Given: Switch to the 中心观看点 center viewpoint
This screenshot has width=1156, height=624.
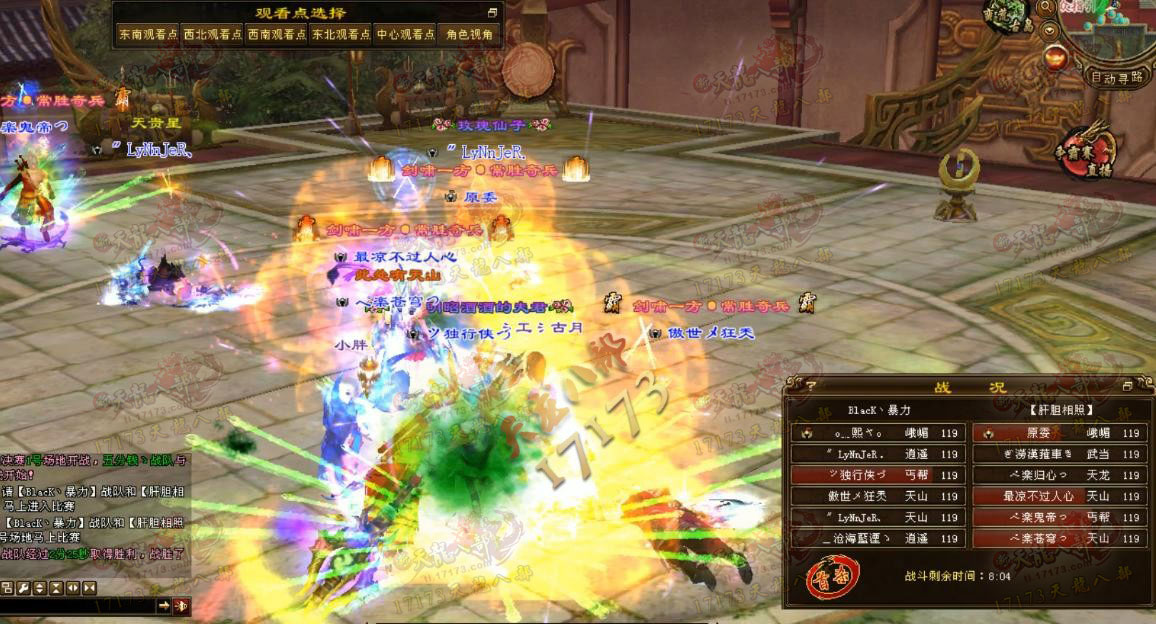Looking at the screenshot, I should (x=405, y=34).
